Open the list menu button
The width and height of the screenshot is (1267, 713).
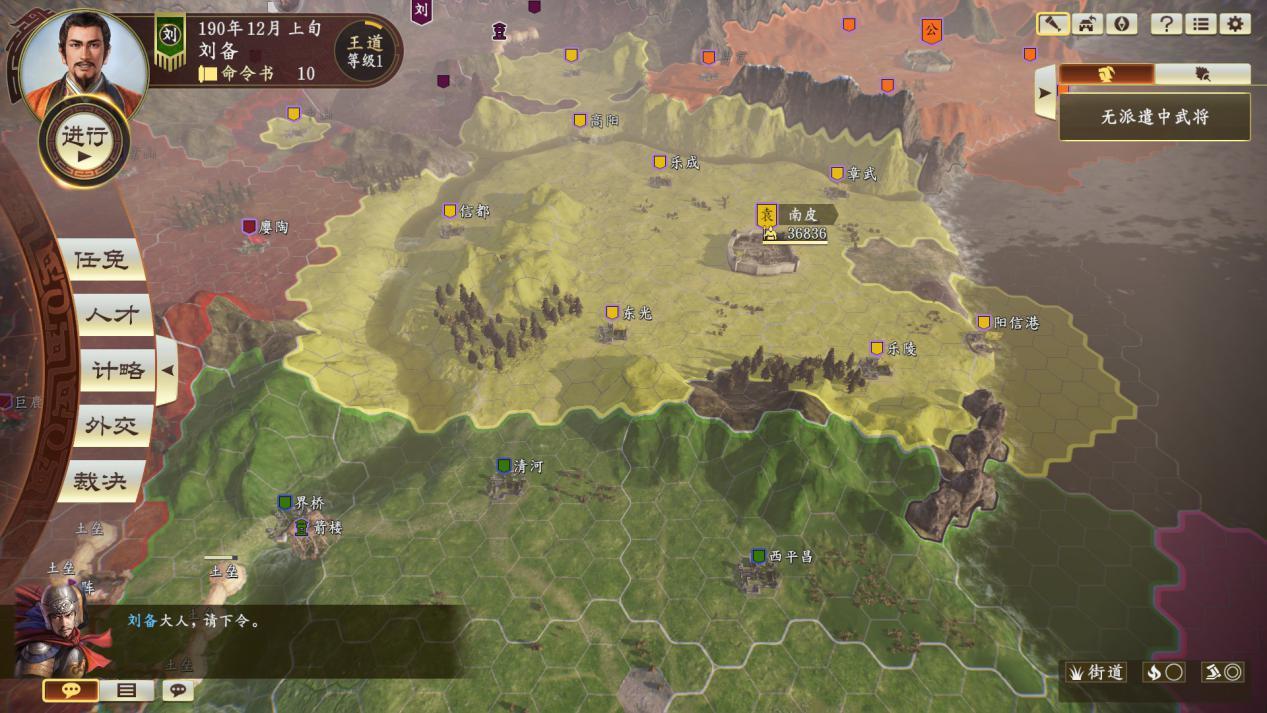tap(1200, 24)
